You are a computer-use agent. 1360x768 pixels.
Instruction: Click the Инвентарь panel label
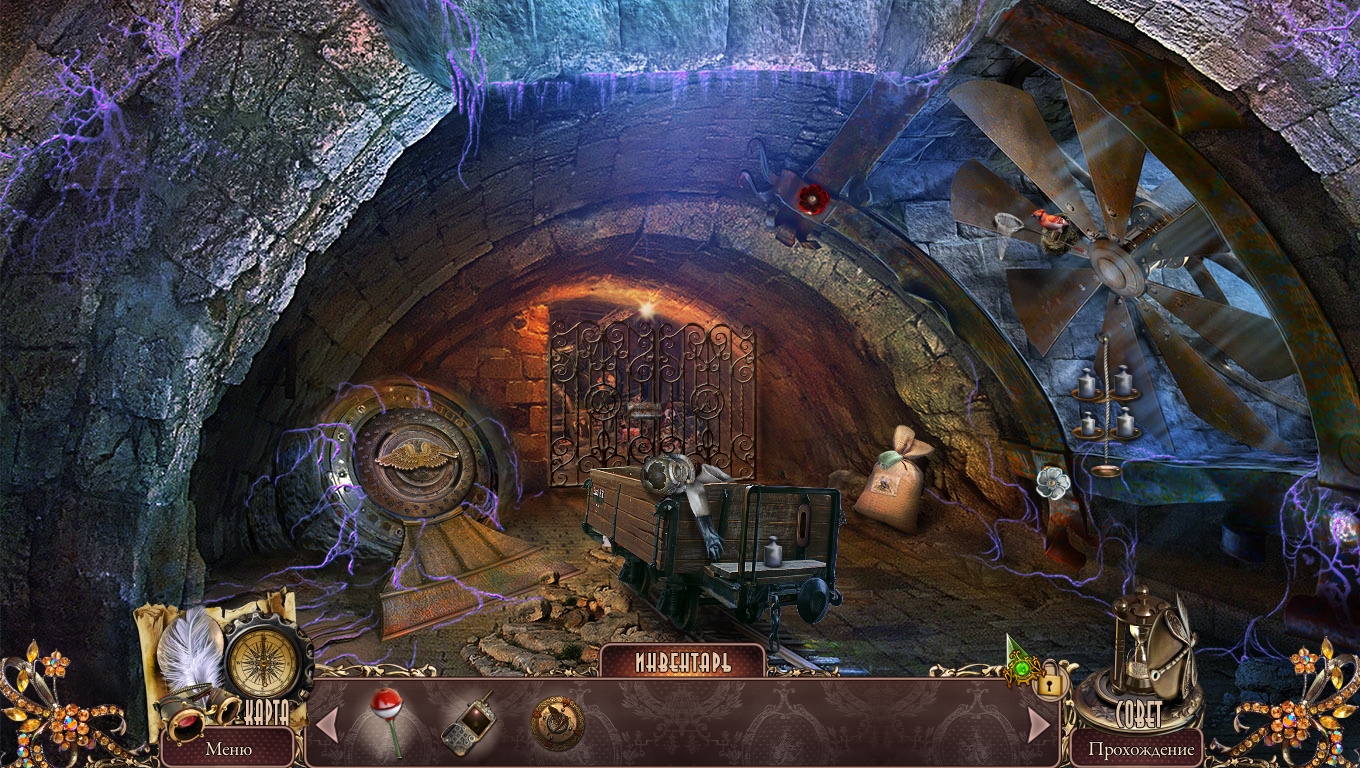[682, 662]
